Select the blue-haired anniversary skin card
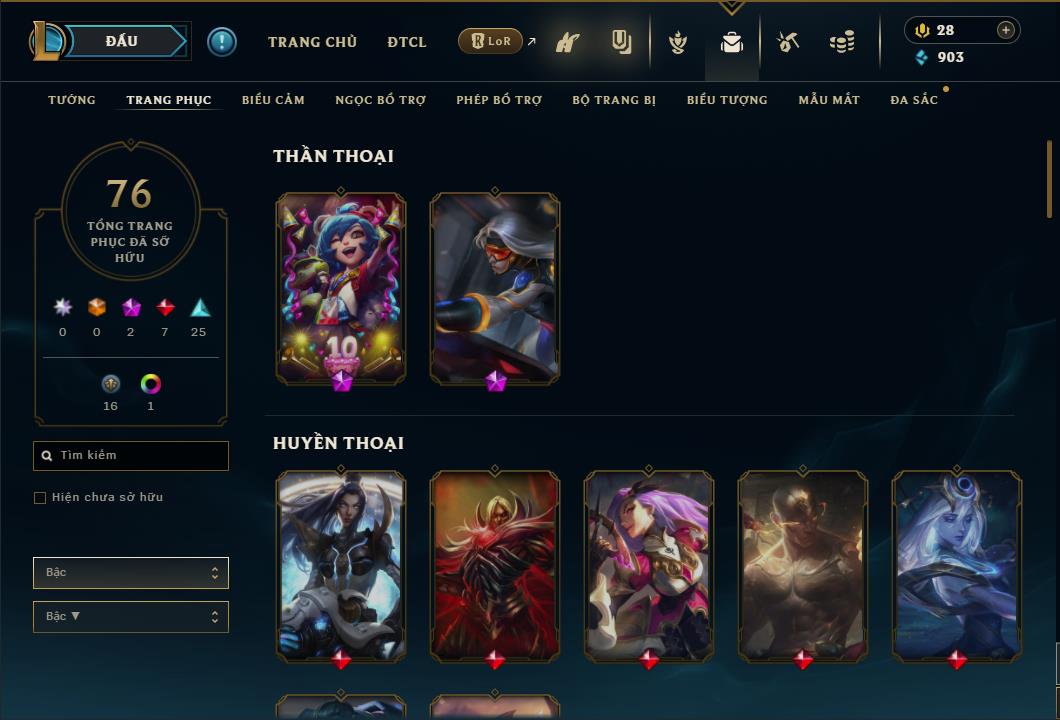 pos(341,288)
